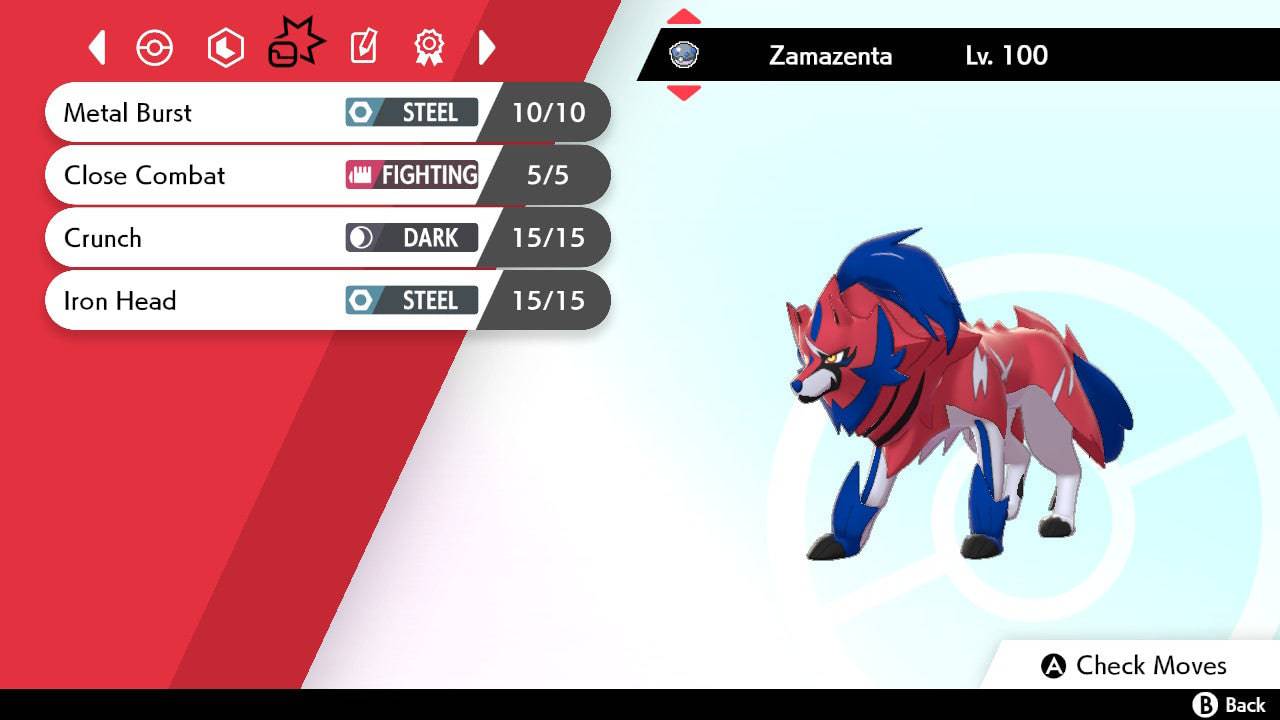1280x720 pixels.
Task: Select the Poké Ball summary tab icon
Action: [155, 47]
